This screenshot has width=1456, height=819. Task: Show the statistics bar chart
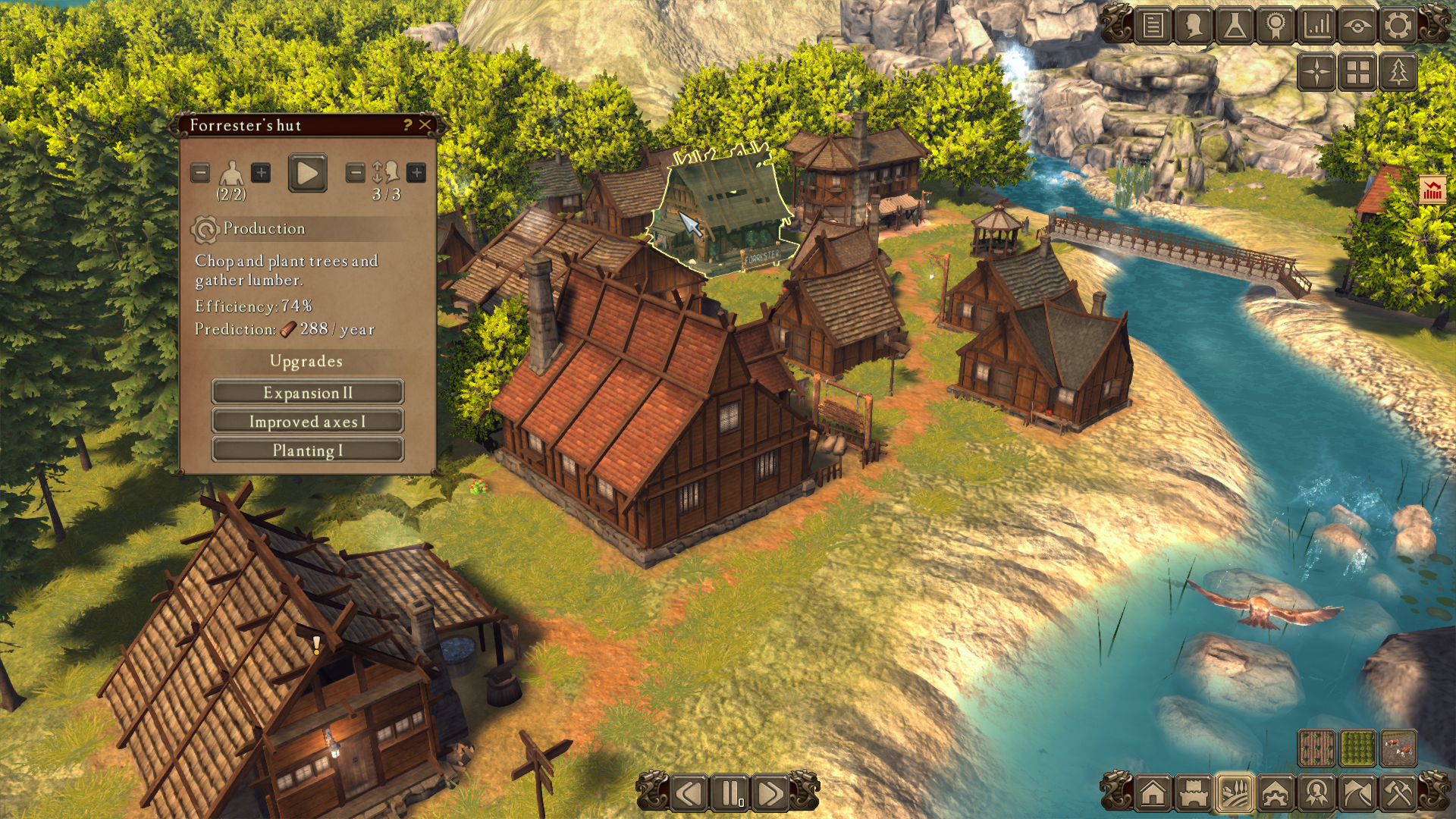1317,26
